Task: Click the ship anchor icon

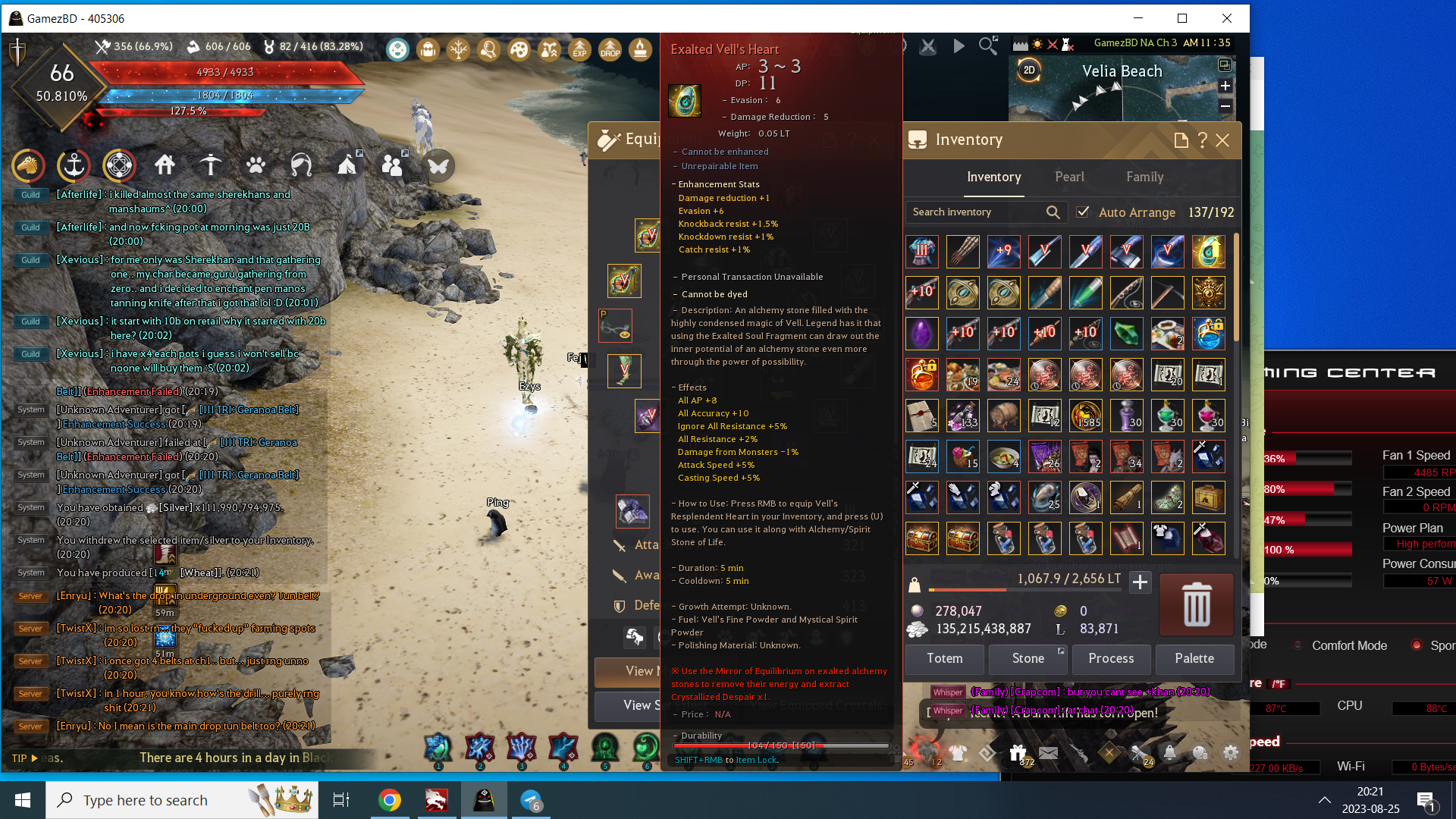Action: pos(74,165)
